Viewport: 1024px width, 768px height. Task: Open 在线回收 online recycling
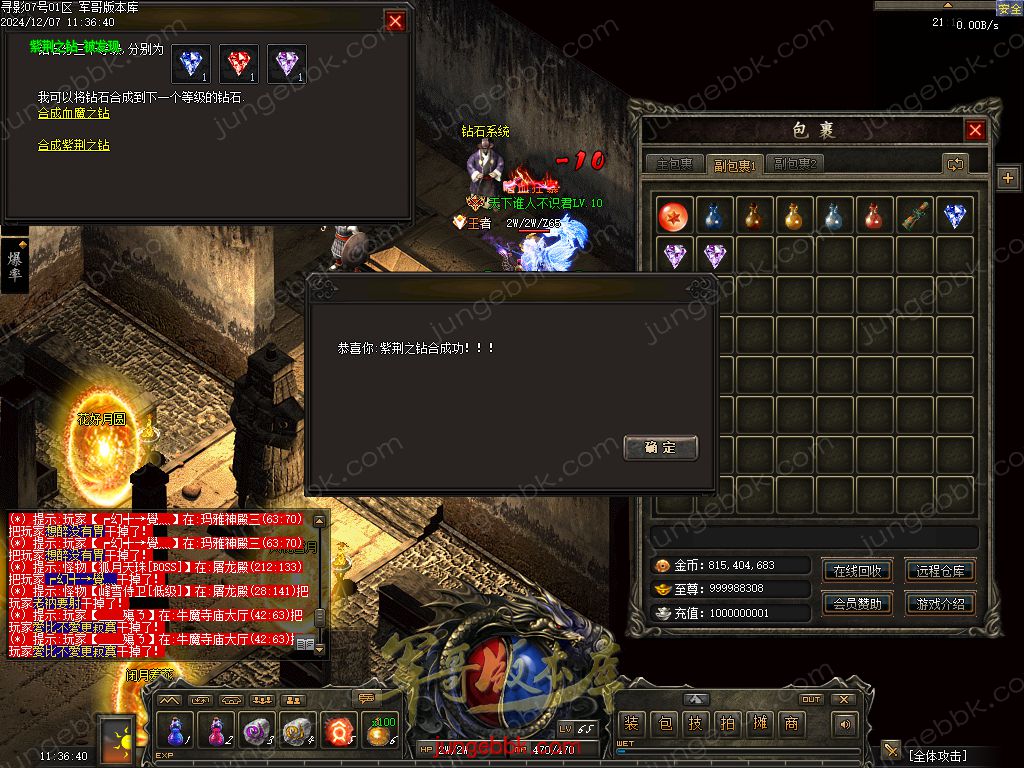(x=858, y=571)
